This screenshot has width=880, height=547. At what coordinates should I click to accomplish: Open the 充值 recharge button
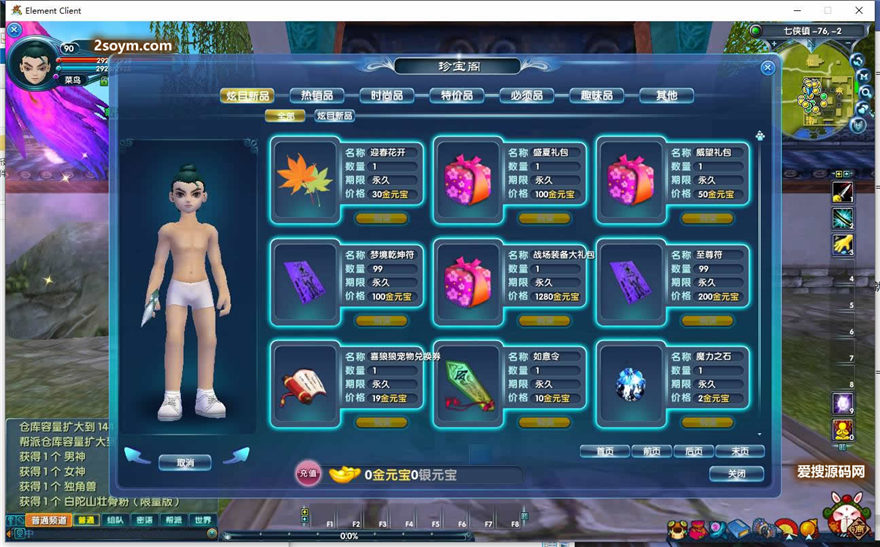[307, 473]
